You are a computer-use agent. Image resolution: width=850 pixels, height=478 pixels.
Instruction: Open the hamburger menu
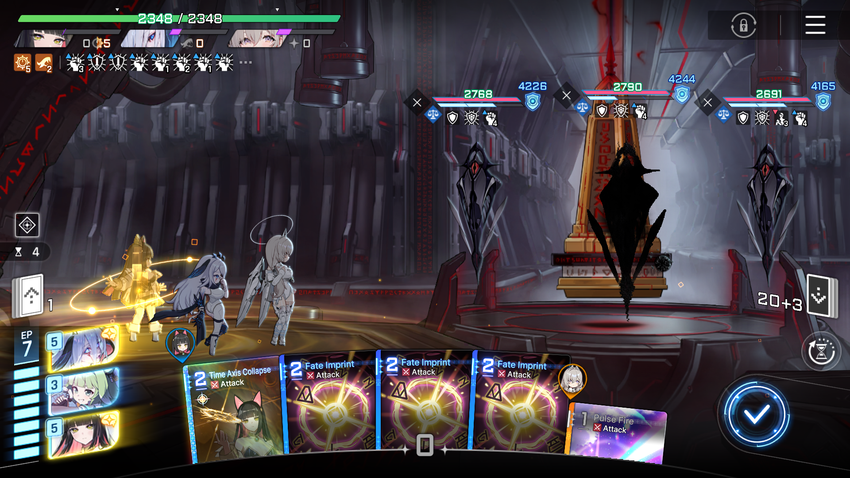click(815, 25)
